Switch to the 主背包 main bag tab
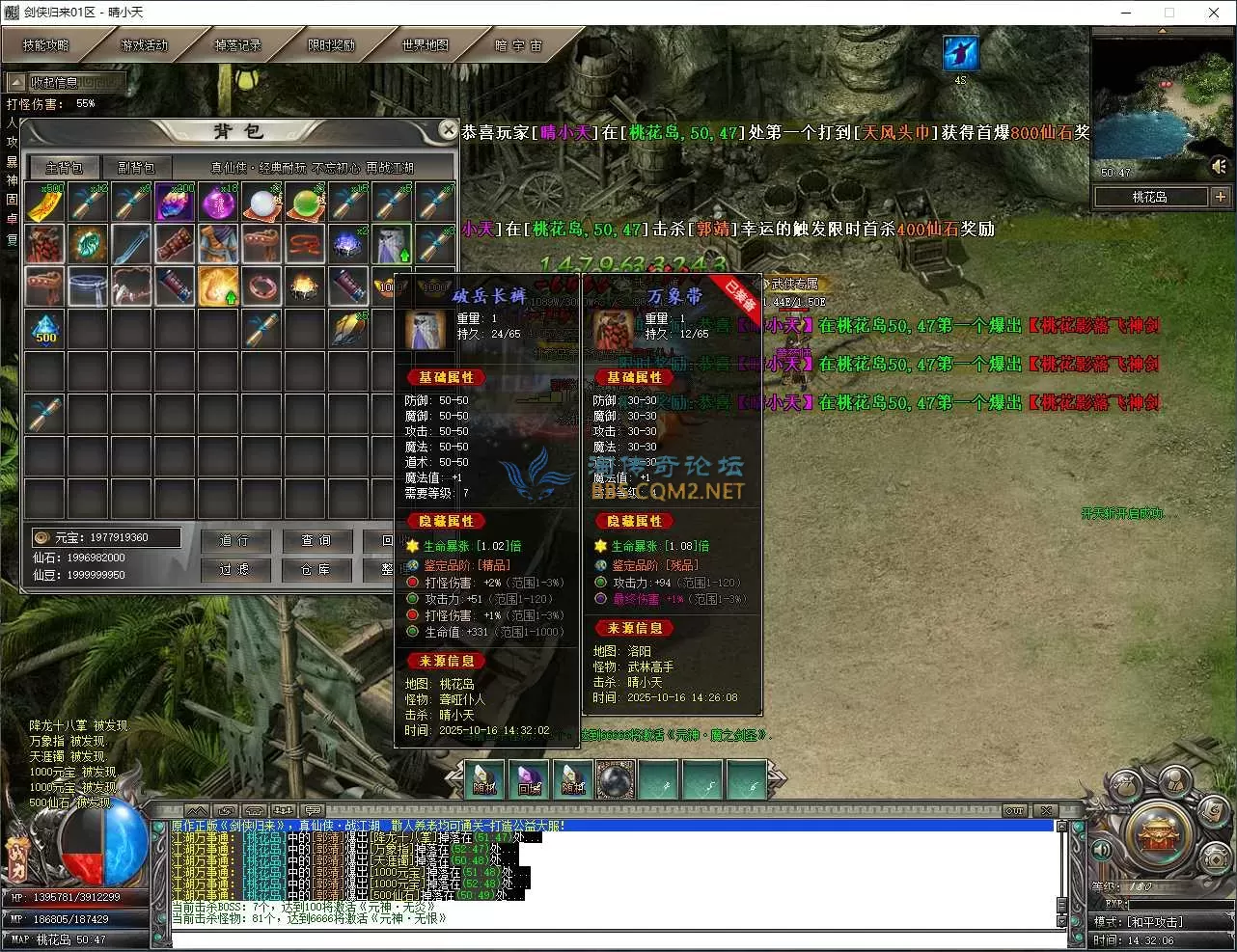1237x952 pixels. click(65, 167)
